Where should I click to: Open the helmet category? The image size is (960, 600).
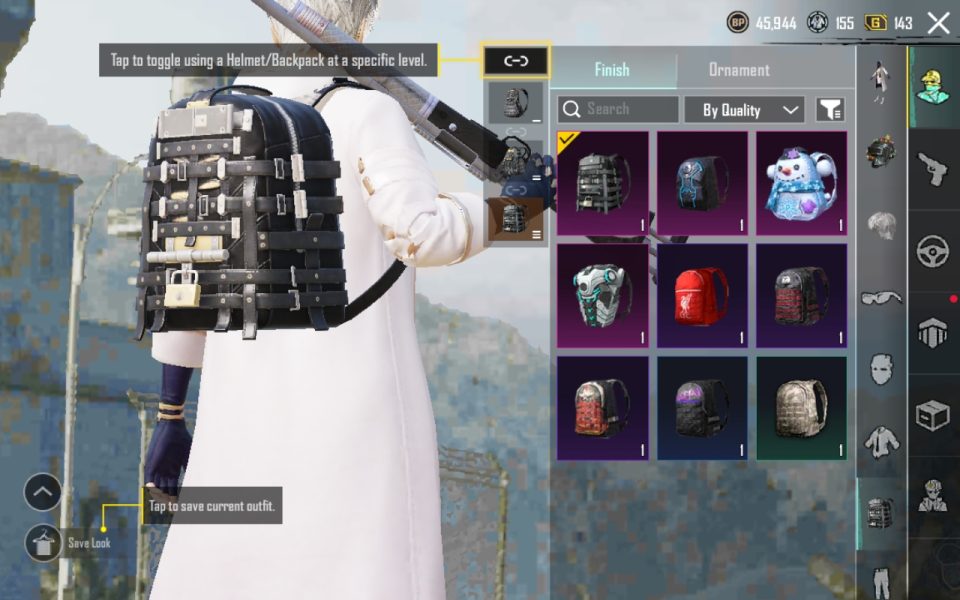[x=881, y=151]
